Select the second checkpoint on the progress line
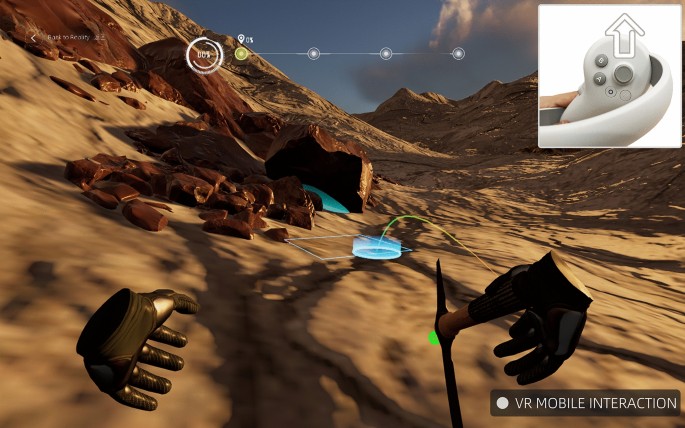685x428 pixels. click(x=313, y=54)
